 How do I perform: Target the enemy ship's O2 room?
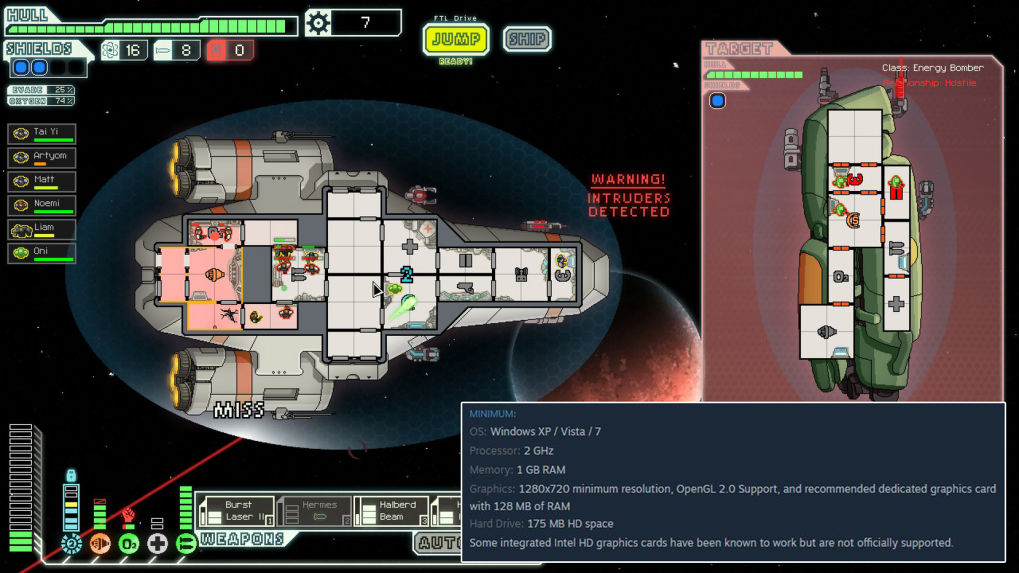841,275
